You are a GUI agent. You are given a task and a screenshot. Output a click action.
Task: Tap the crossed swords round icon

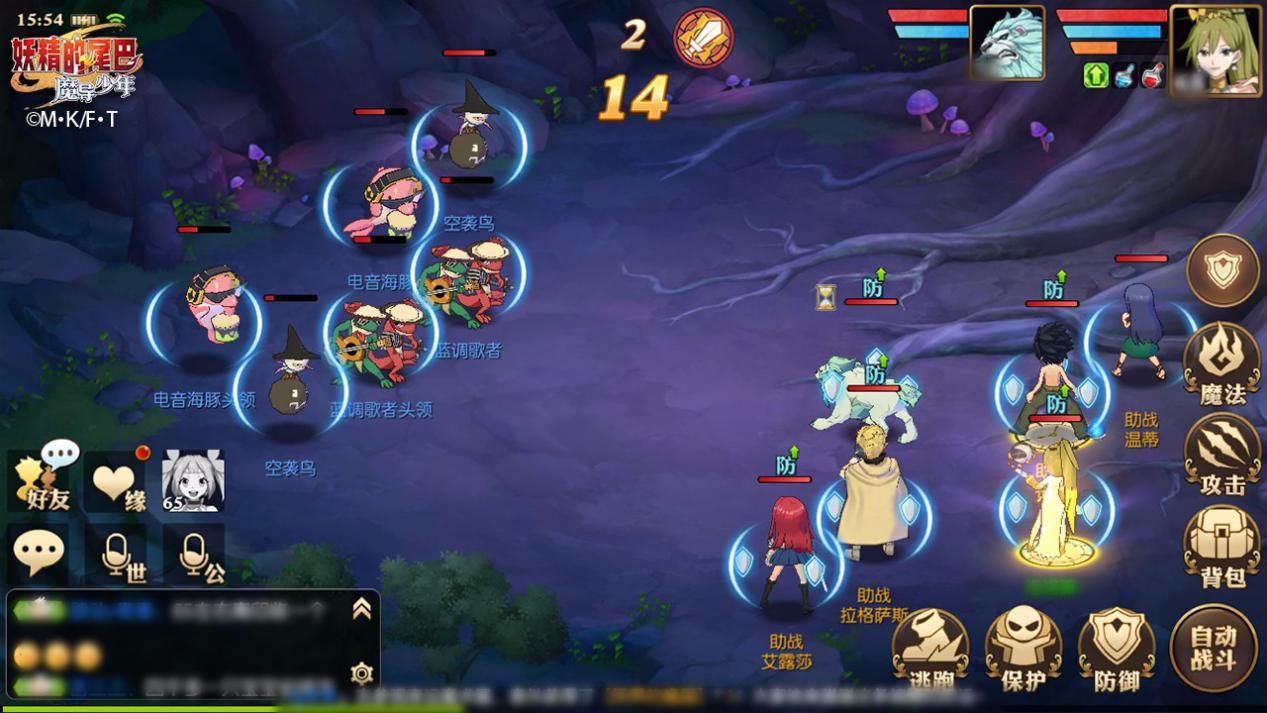click(703, 39)
